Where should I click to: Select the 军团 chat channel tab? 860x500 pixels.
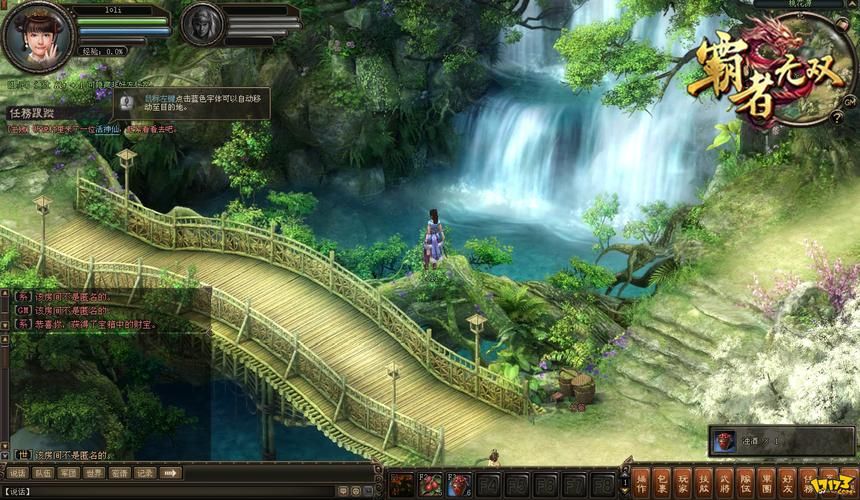click(x=68, y=473)
